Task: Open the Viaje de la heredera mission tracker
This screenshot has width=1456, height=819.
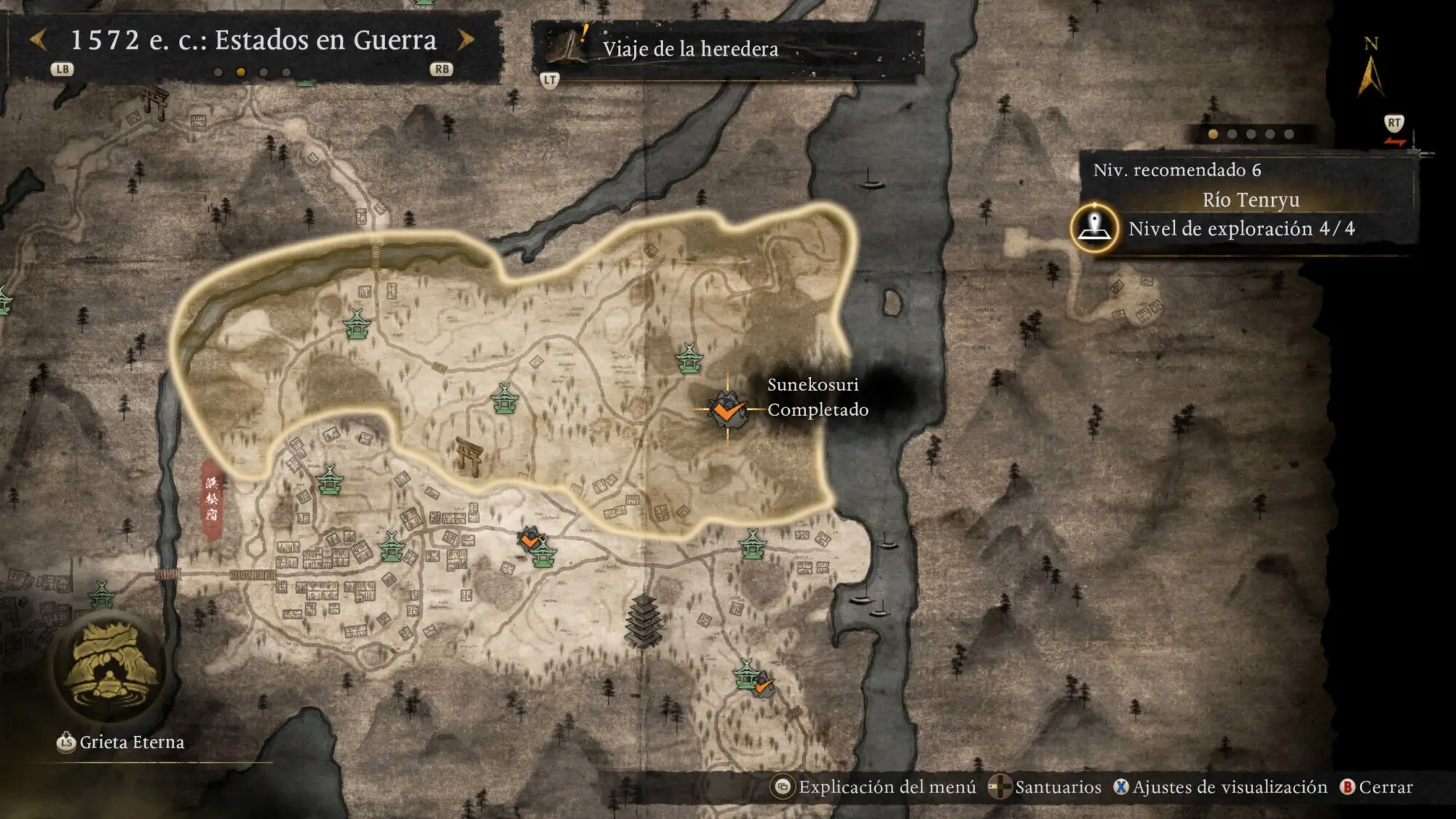Action: [690, 49]
